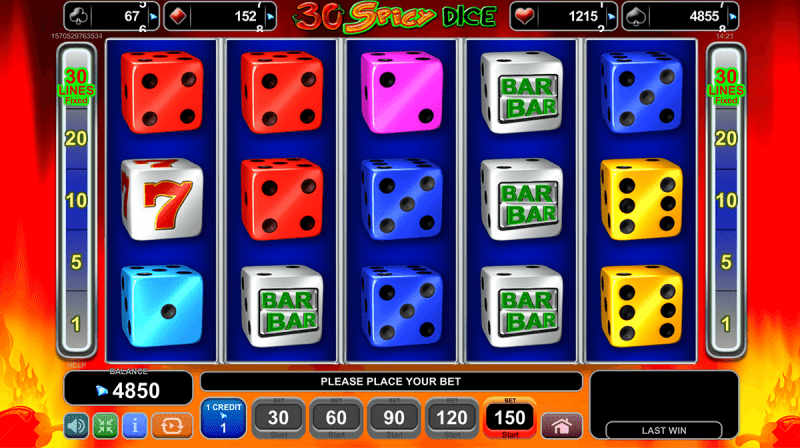The width and height of the screenshot is (800, 448).
Task: Select the 120 bet button
Action: pyautogui.click(x=452, y=417)
